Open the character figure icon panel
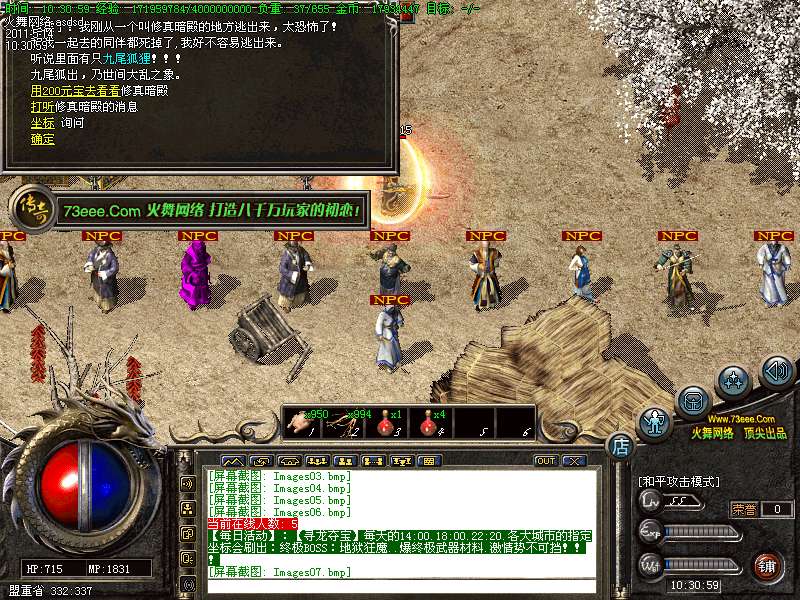 point(655,423)
